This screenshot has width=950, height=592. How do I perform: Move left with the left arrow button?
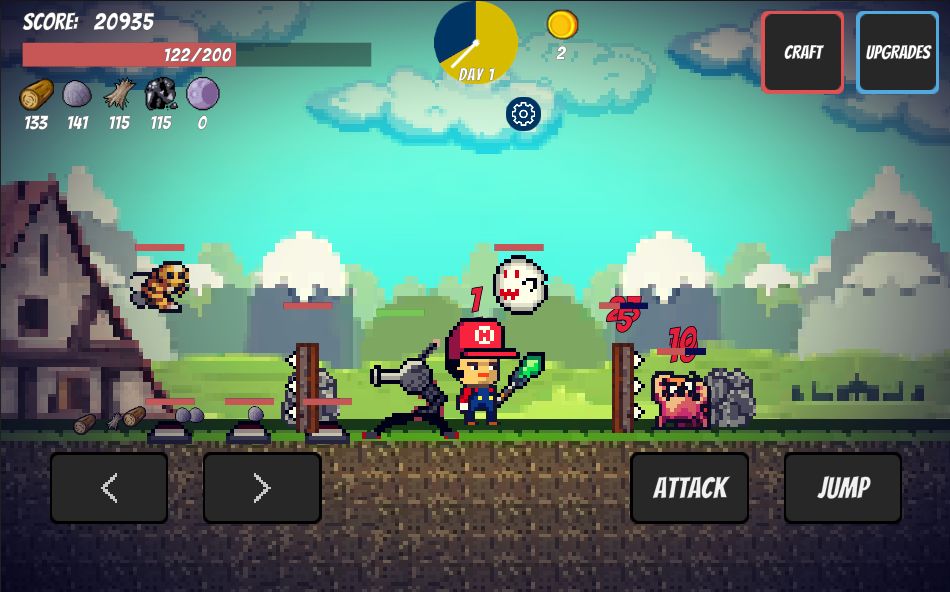click(x=109, y=488)
